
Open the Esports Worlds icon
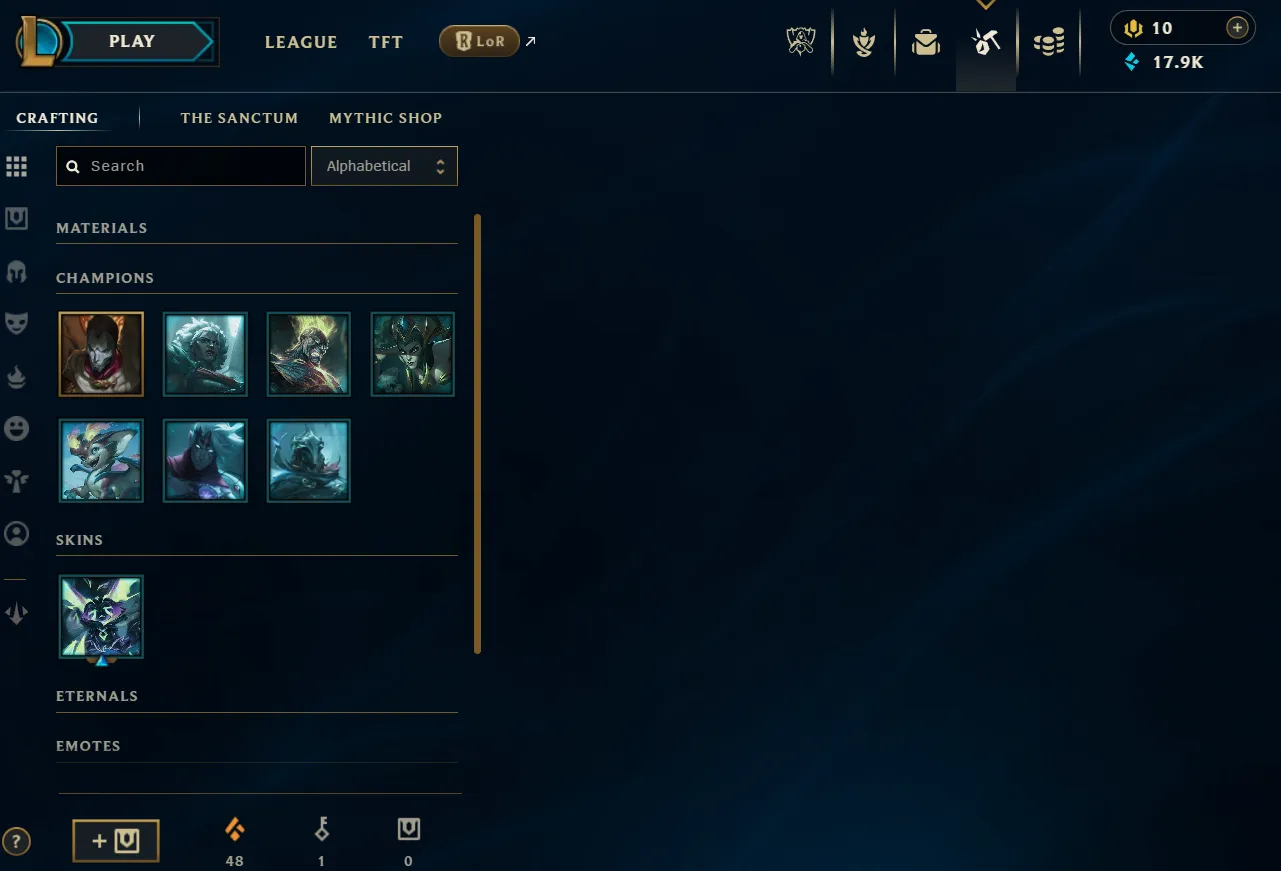[x=799, y=42]
